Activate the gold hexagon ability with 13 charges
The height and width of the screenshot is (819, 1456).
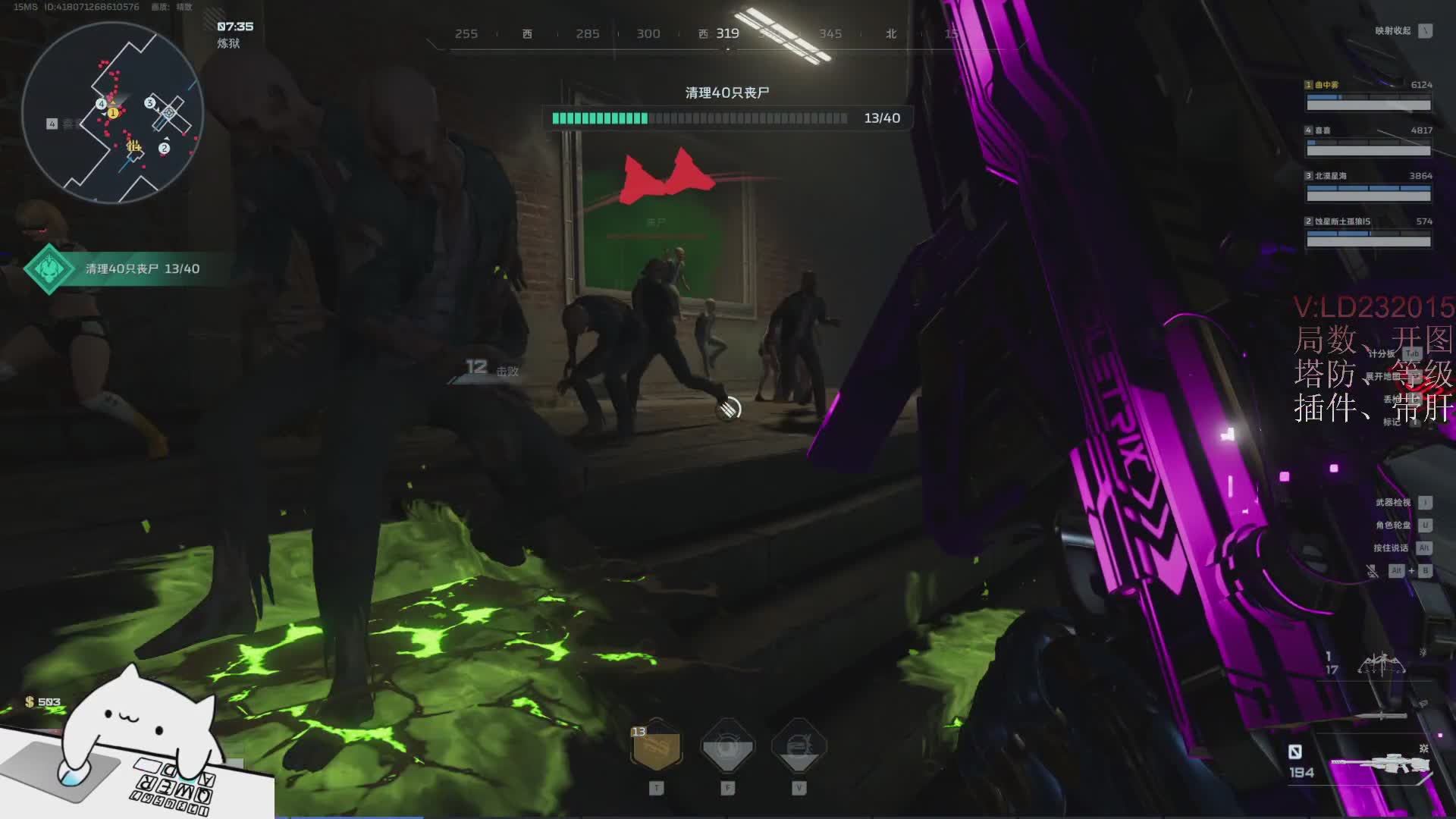(x=657, y=747)
